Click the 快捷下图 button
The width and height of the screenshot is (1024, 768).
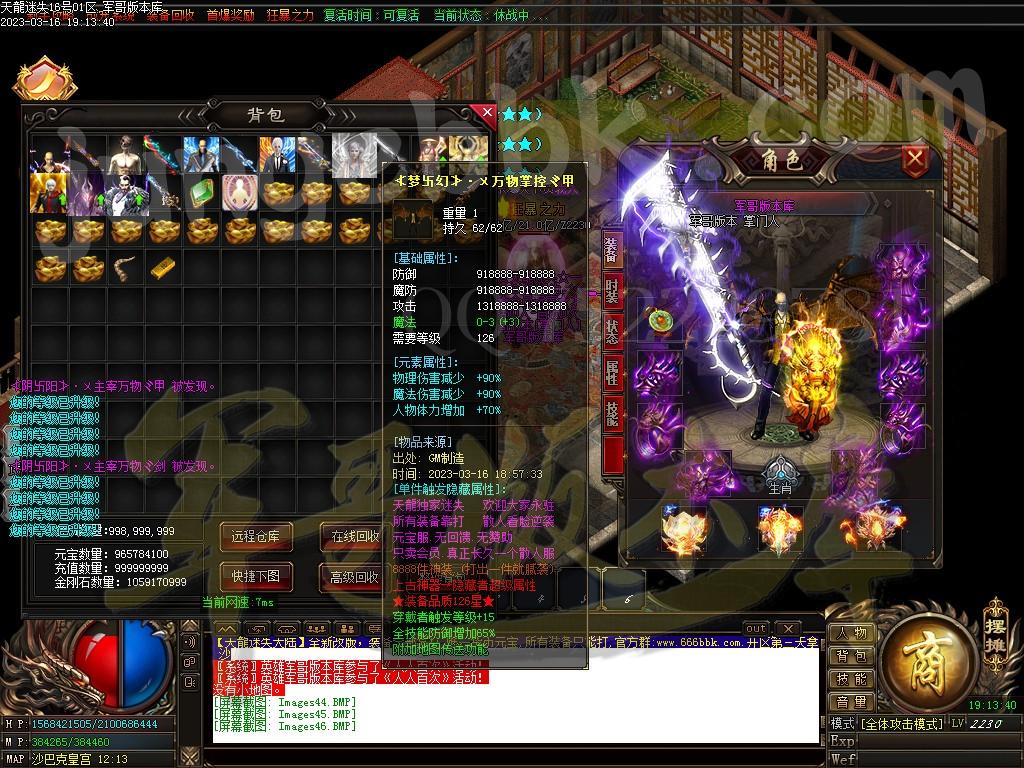(256, 576)
